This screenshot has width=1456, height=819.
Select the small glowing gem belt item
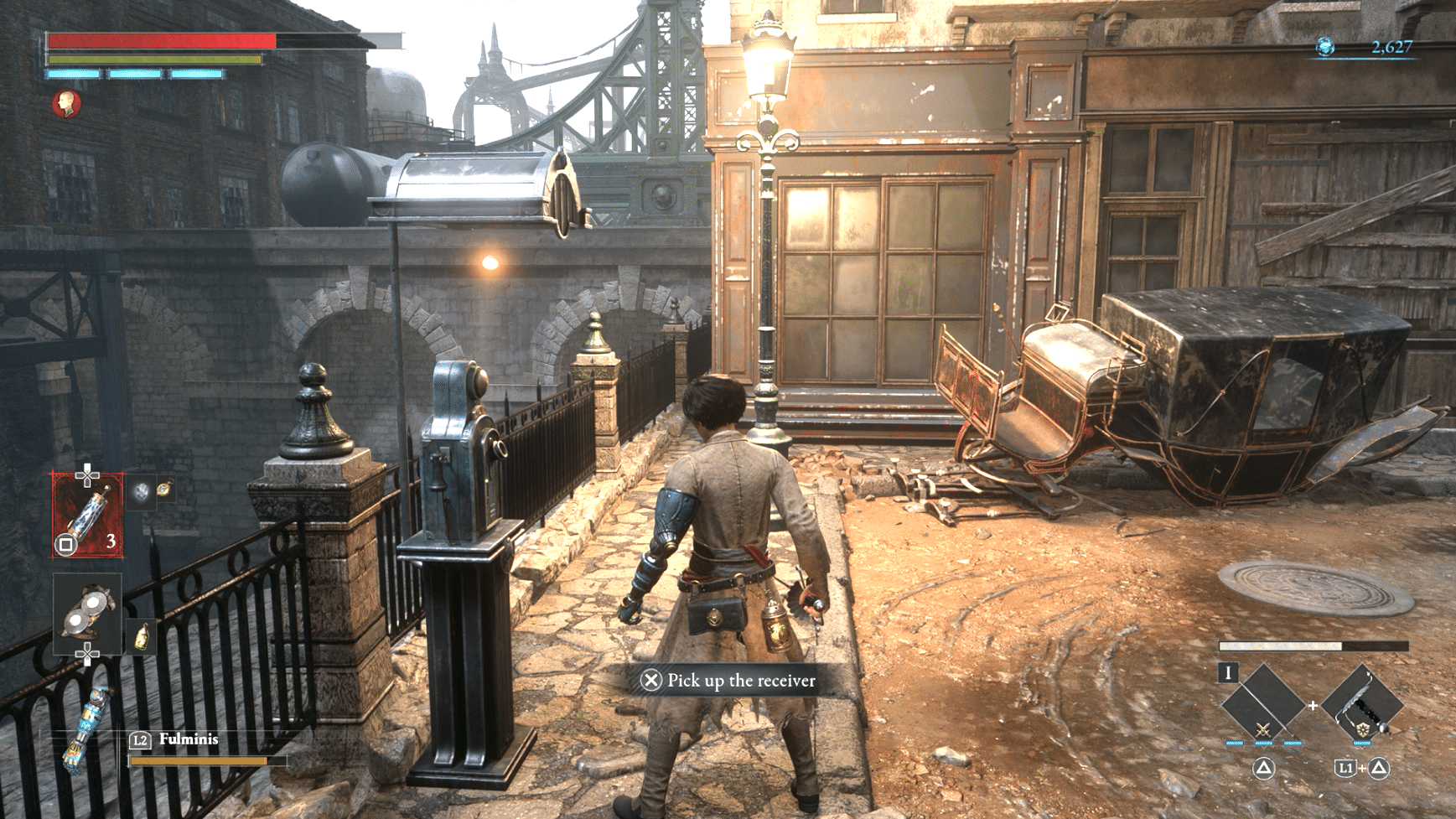141,491
